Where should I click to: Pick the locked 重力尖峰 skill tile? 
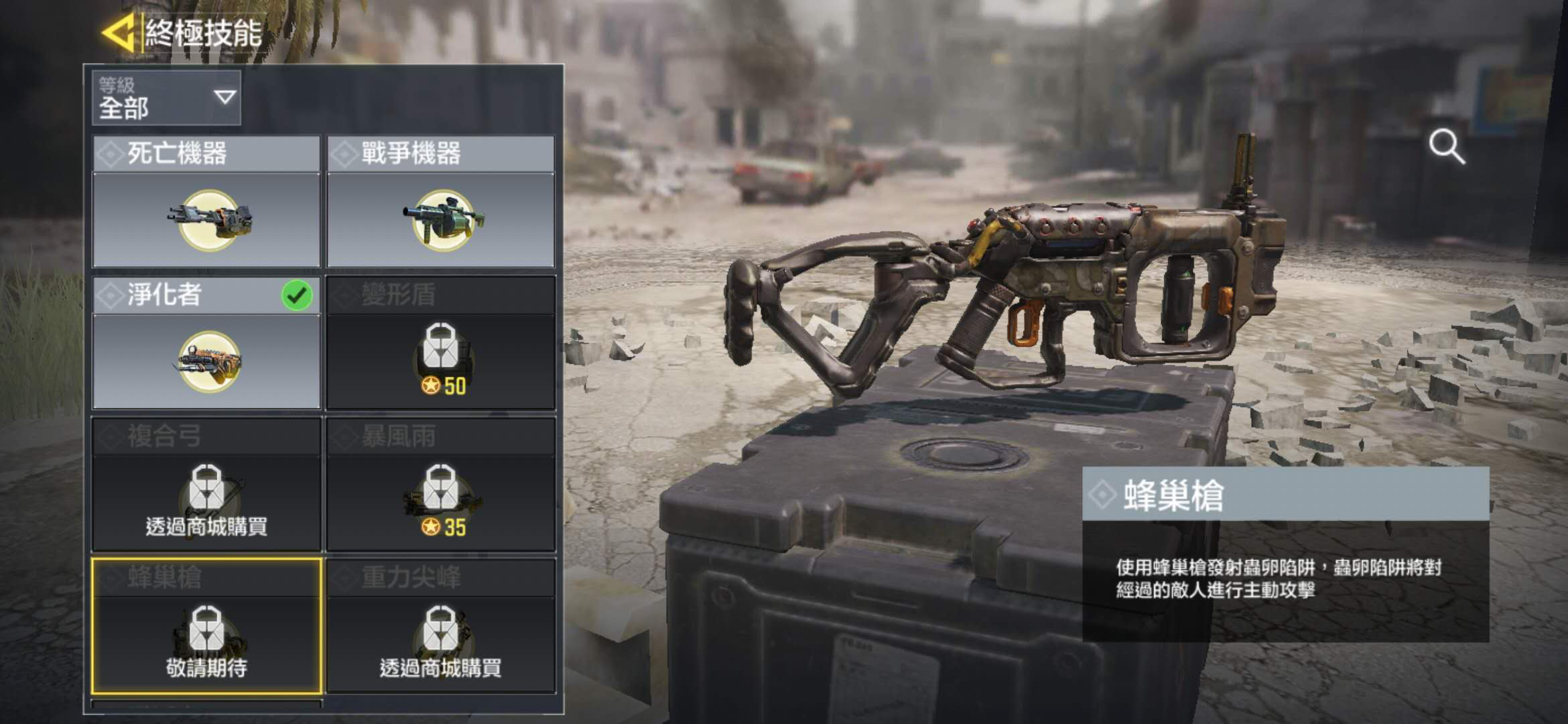[441, 625]
